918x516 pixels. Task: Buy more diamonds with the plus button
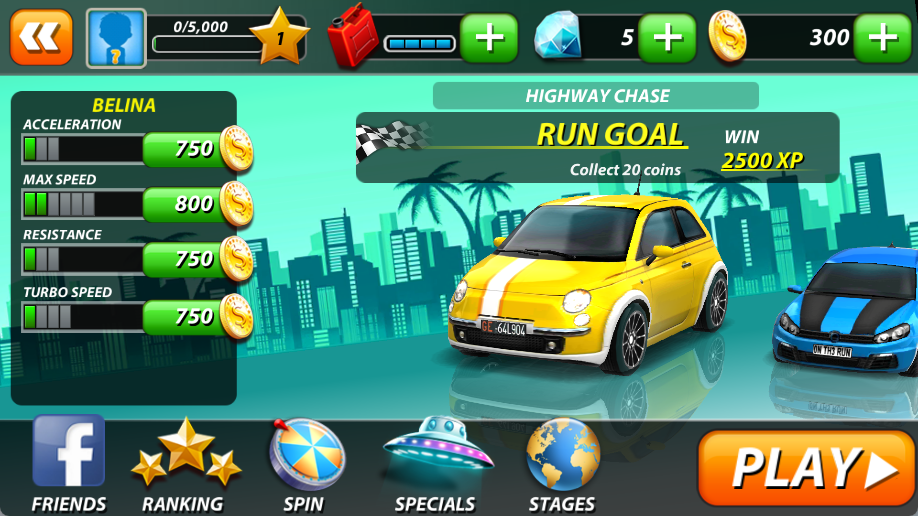[x=667, y=38]
